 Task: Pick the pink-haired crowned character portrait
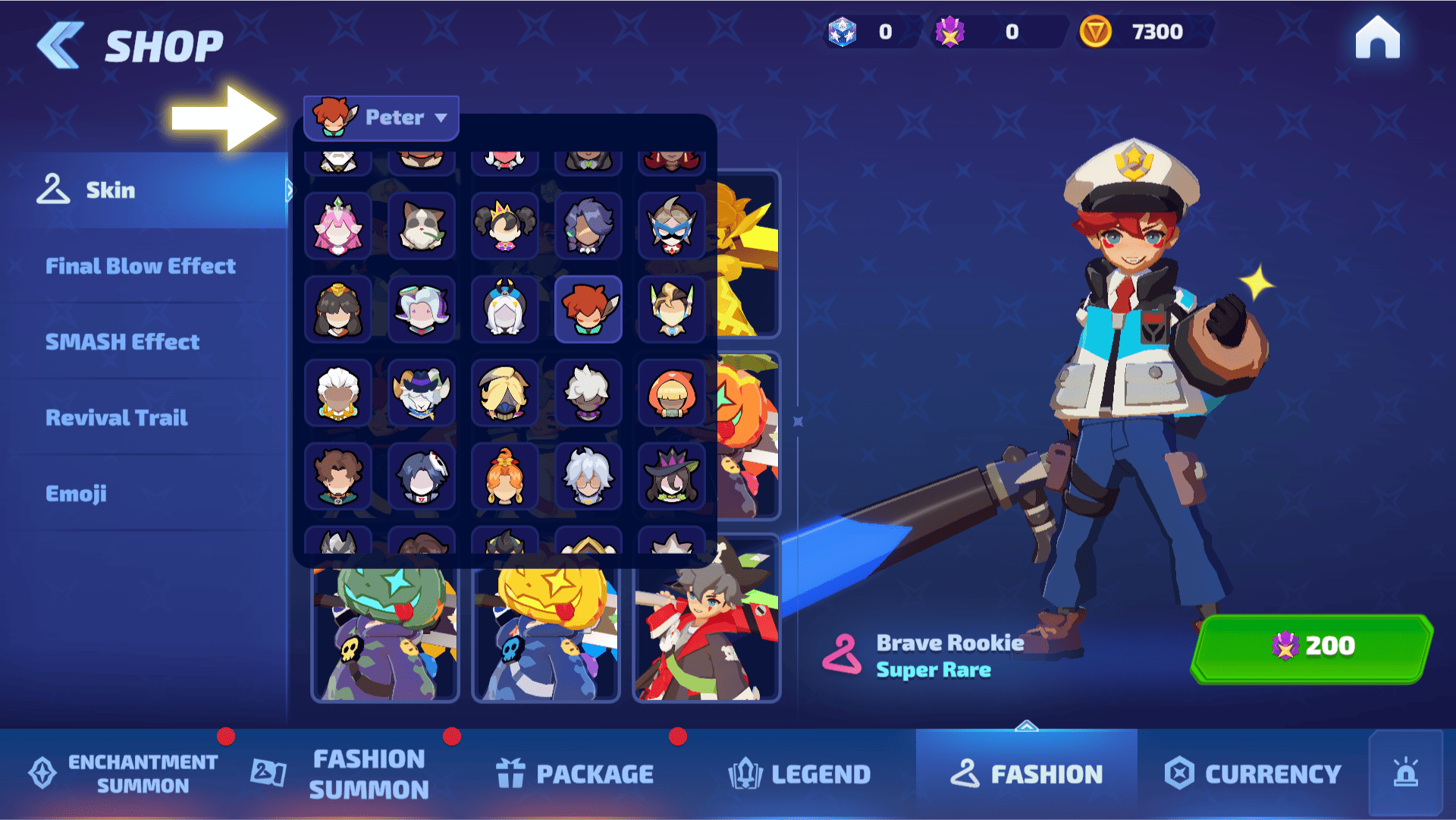pyautogui.click(x=338, y=226)
